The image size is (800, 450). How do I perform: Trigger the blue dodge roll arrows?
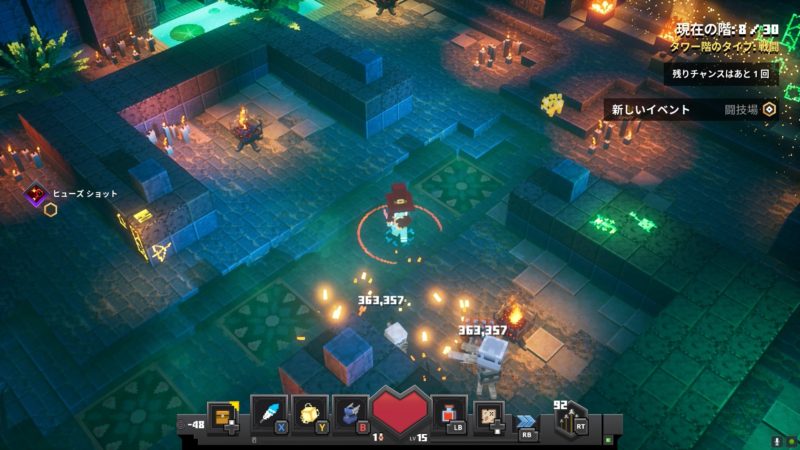527,421
